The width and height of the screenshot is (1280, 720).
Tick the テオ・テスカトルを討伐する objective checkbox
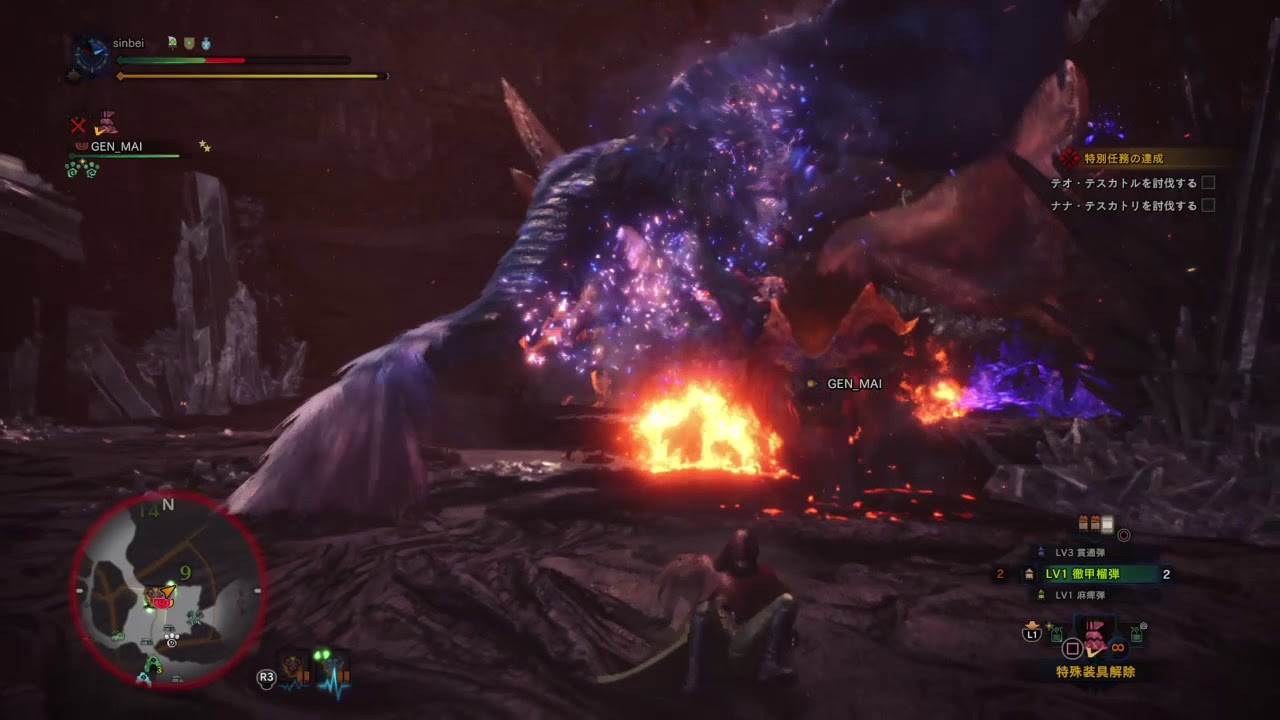pos(1208,183)
